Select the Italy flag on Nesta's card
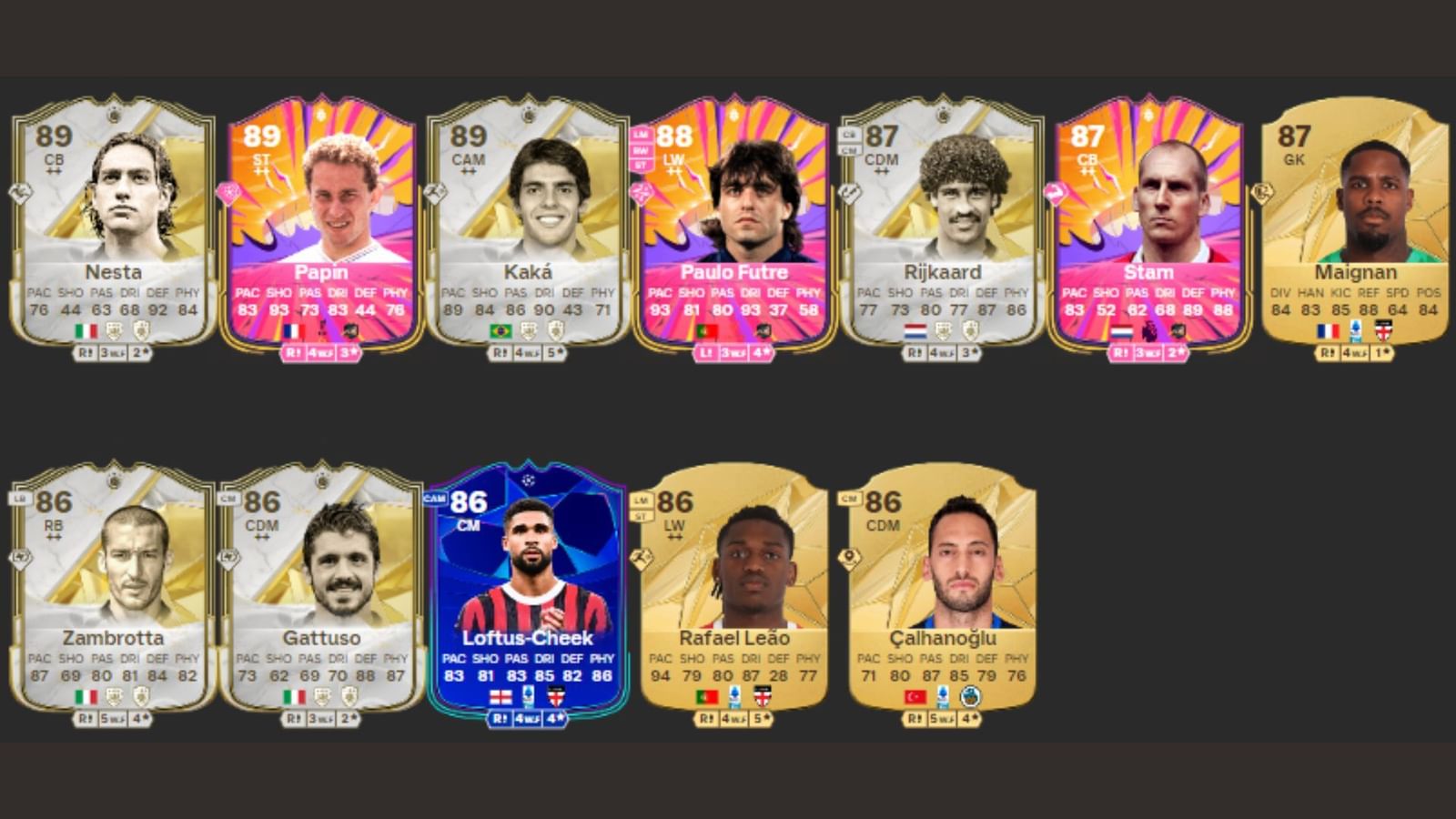 pyautogui.click(x=86, y=329)
